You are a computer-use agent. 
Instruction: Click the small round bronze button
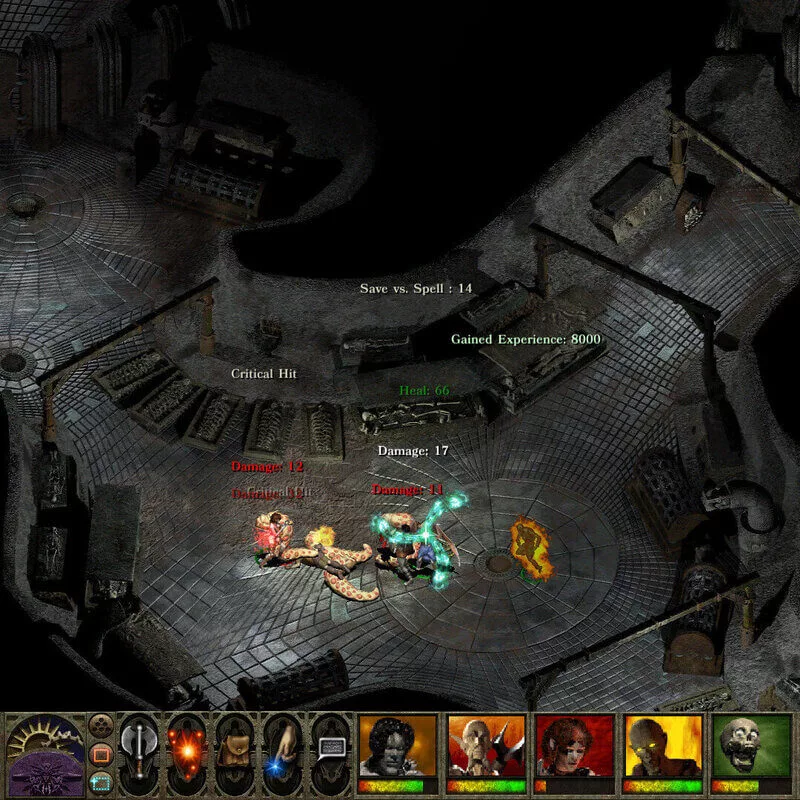coord(99,723)
